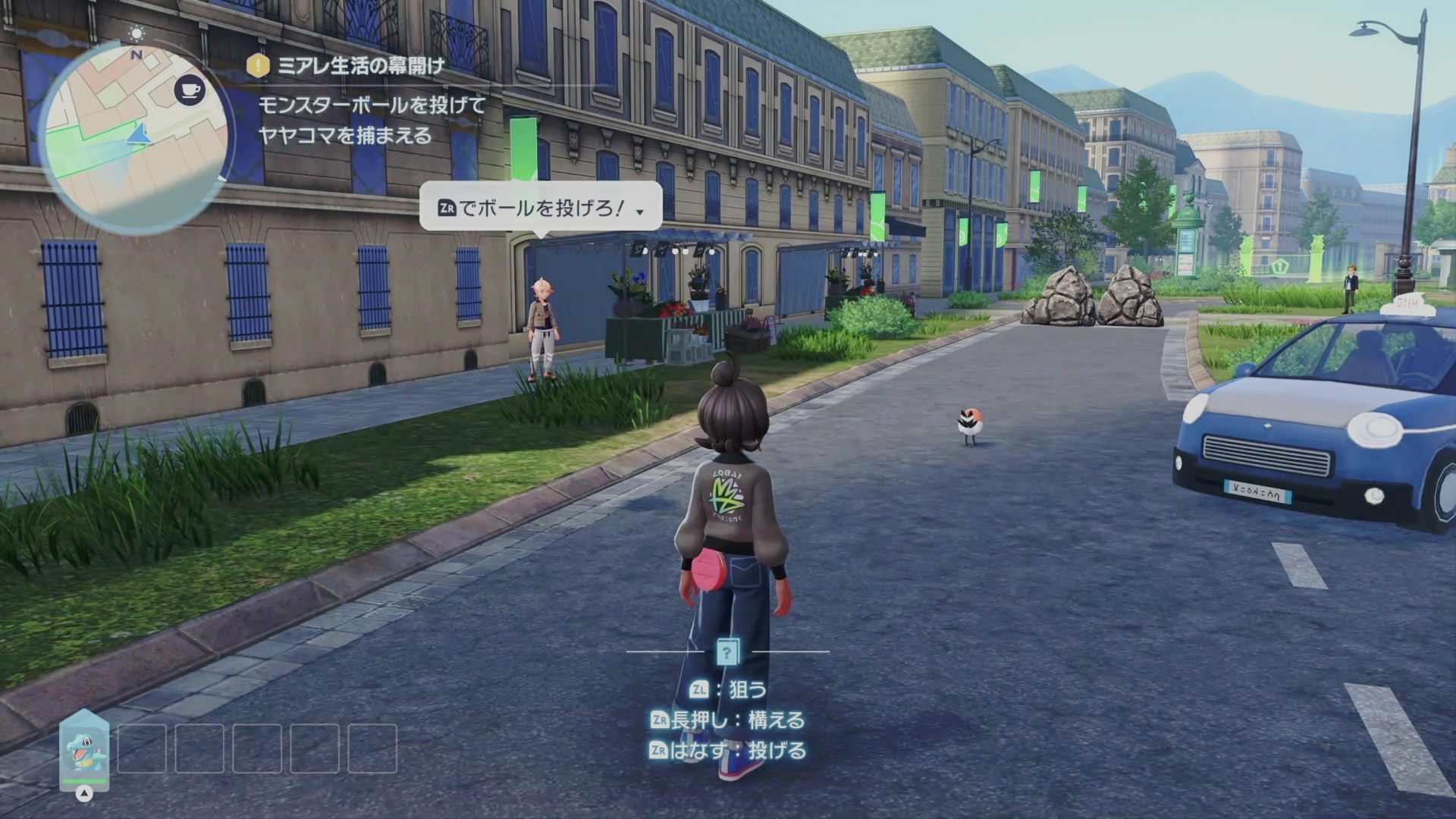The image size is (1456, 819).
Task: Click the up arrow below Totodile slot
Action: click(85, 794)
